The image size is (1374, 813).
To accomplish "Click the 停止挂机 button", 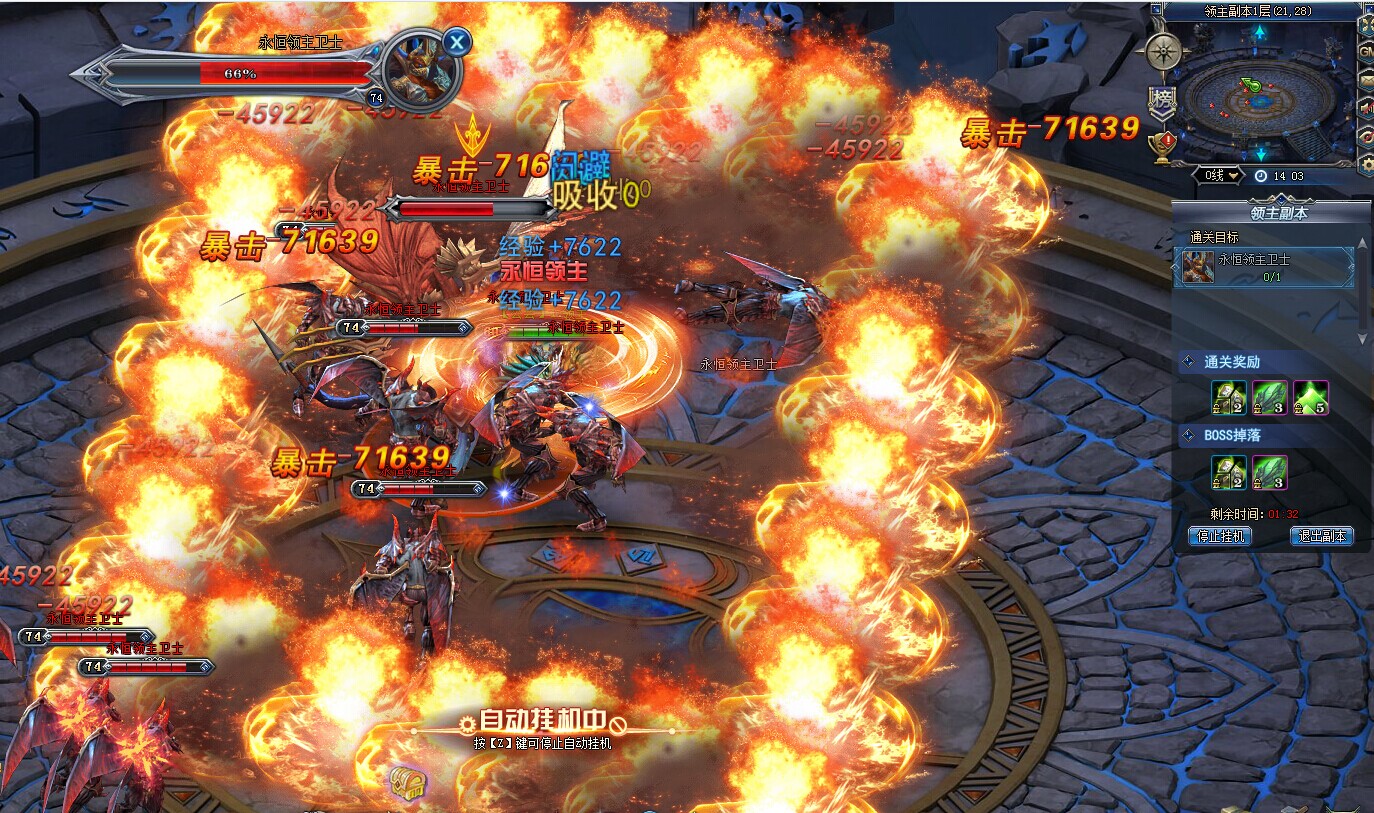I will coord(1221,536).
